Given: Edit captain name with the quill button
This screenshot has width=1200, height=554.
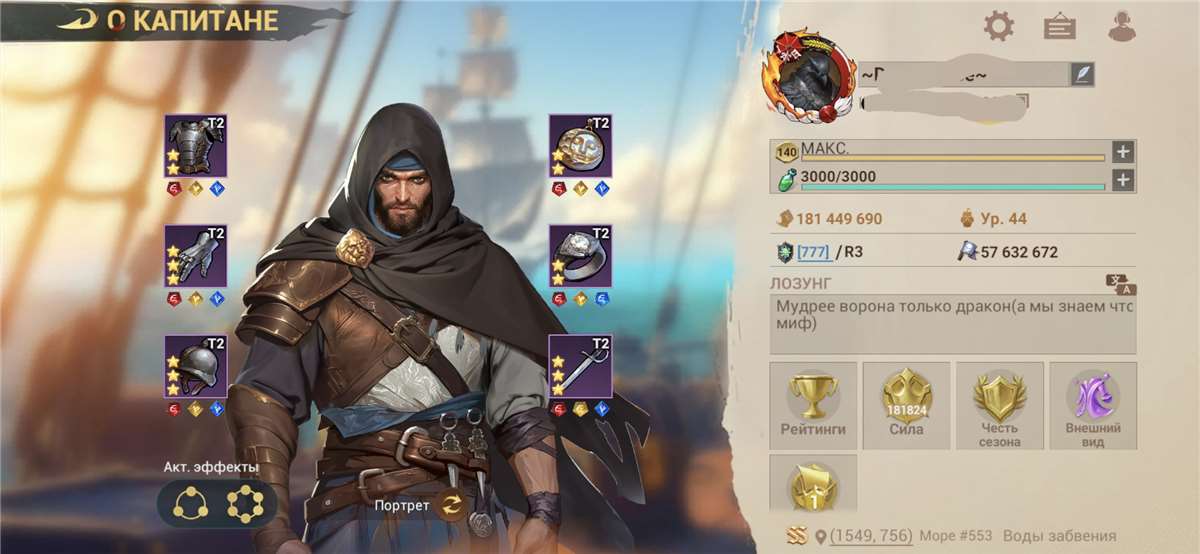Looking at the screenshot, I should 1081,73.
